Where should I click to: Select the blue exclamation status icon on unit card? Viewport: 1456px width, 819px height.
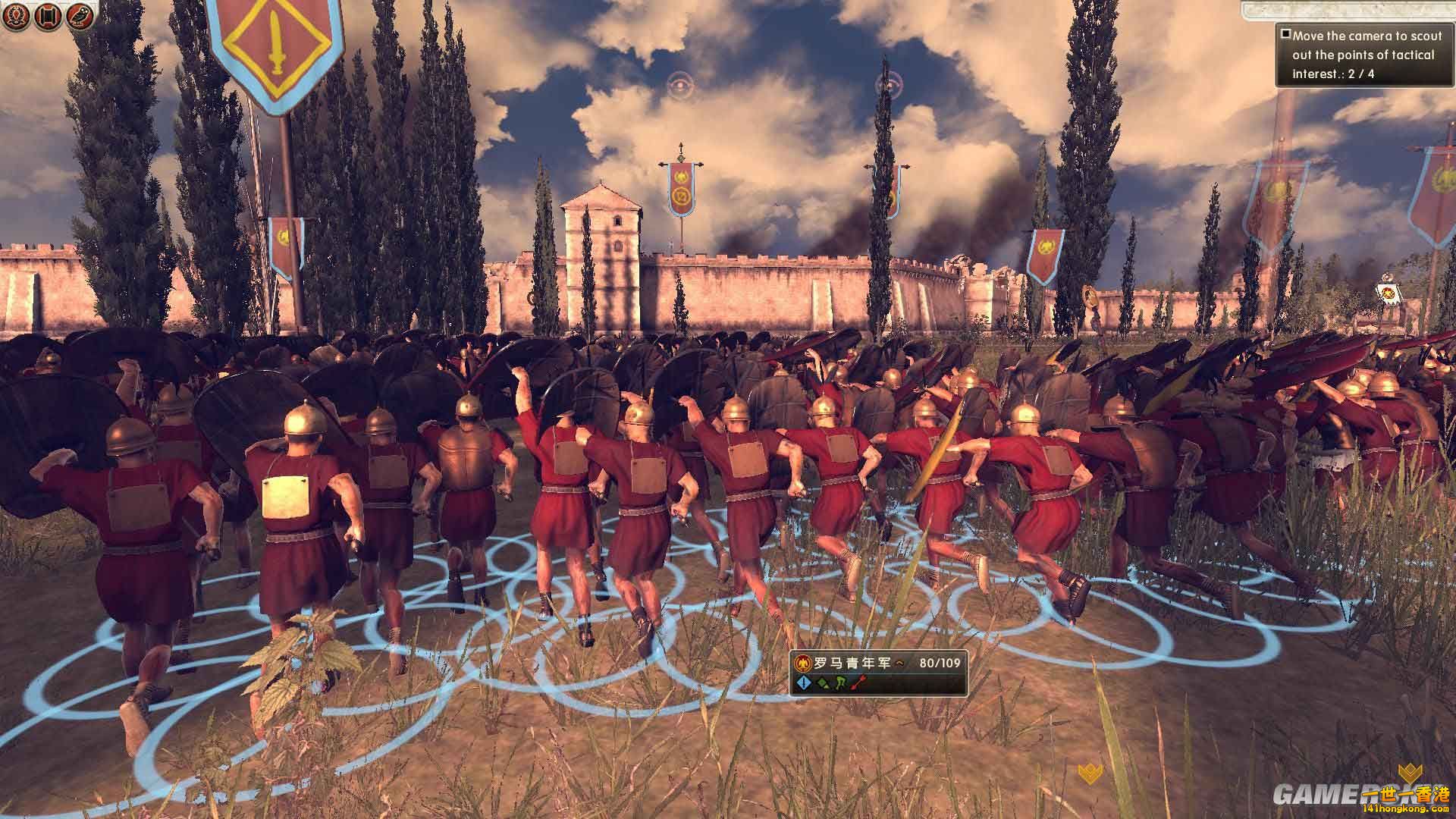tap(804, 682)
